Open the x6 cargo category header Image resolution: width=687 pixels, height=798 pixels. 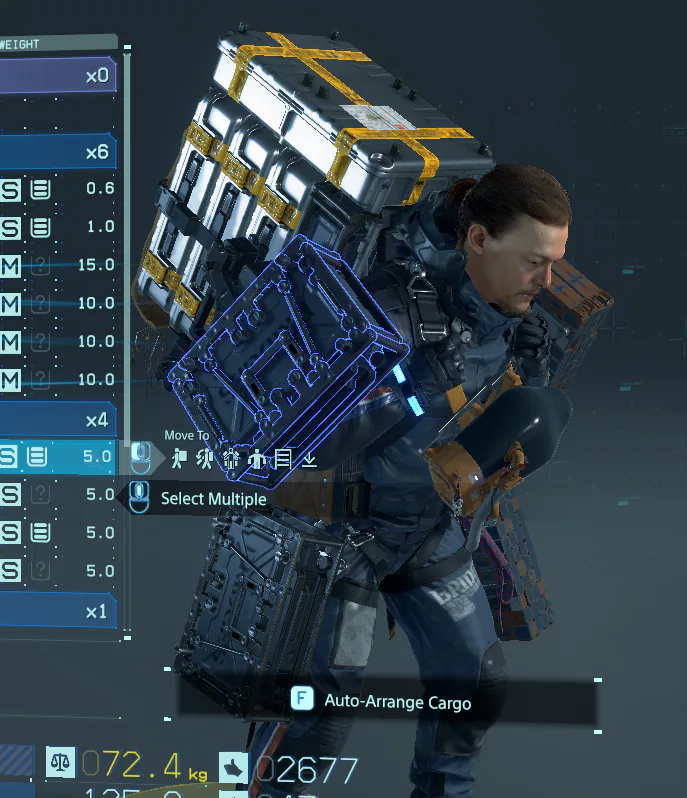(58, 152)
